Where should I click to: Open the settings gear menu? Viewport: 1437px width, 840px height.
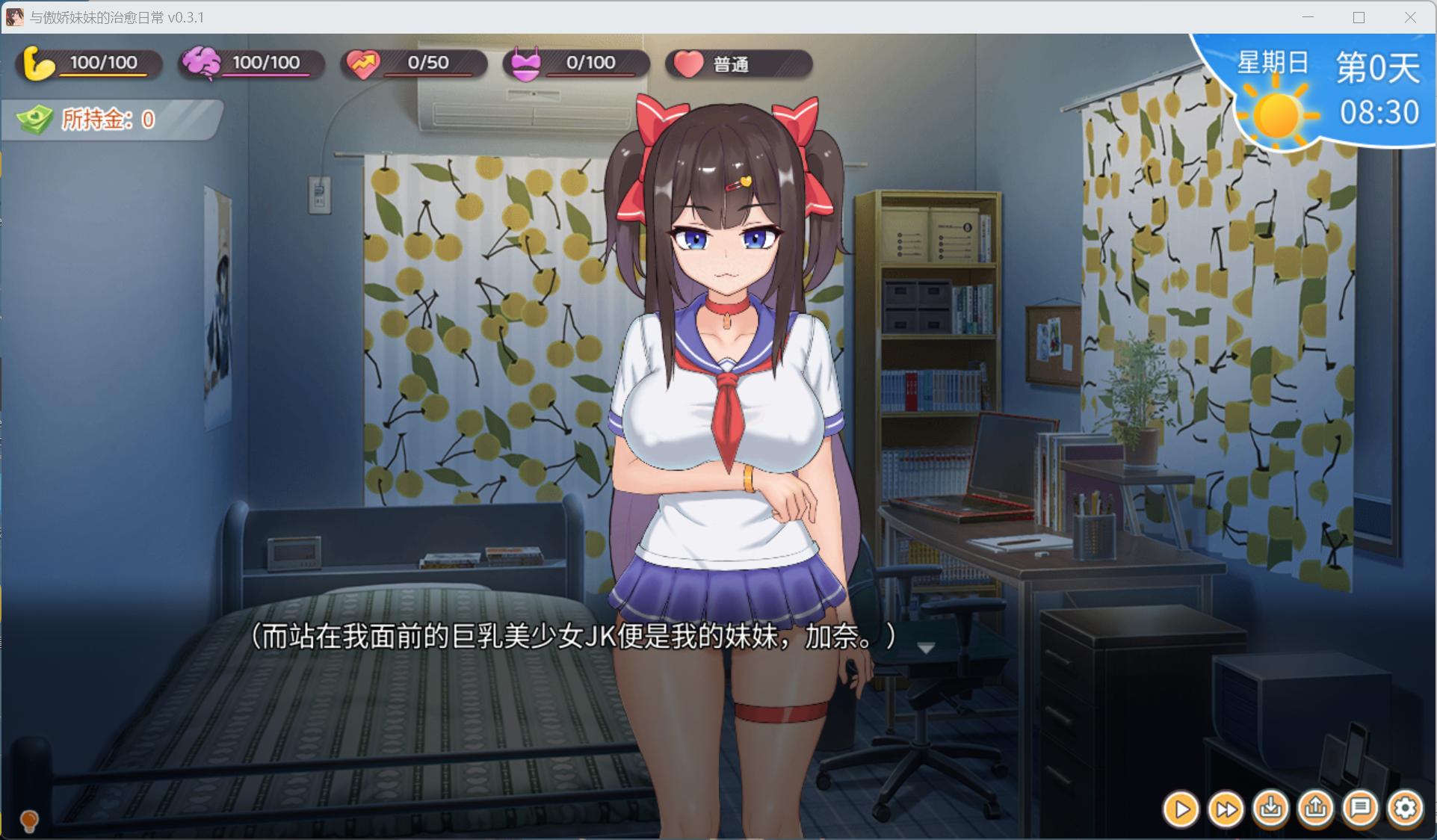1406,809
